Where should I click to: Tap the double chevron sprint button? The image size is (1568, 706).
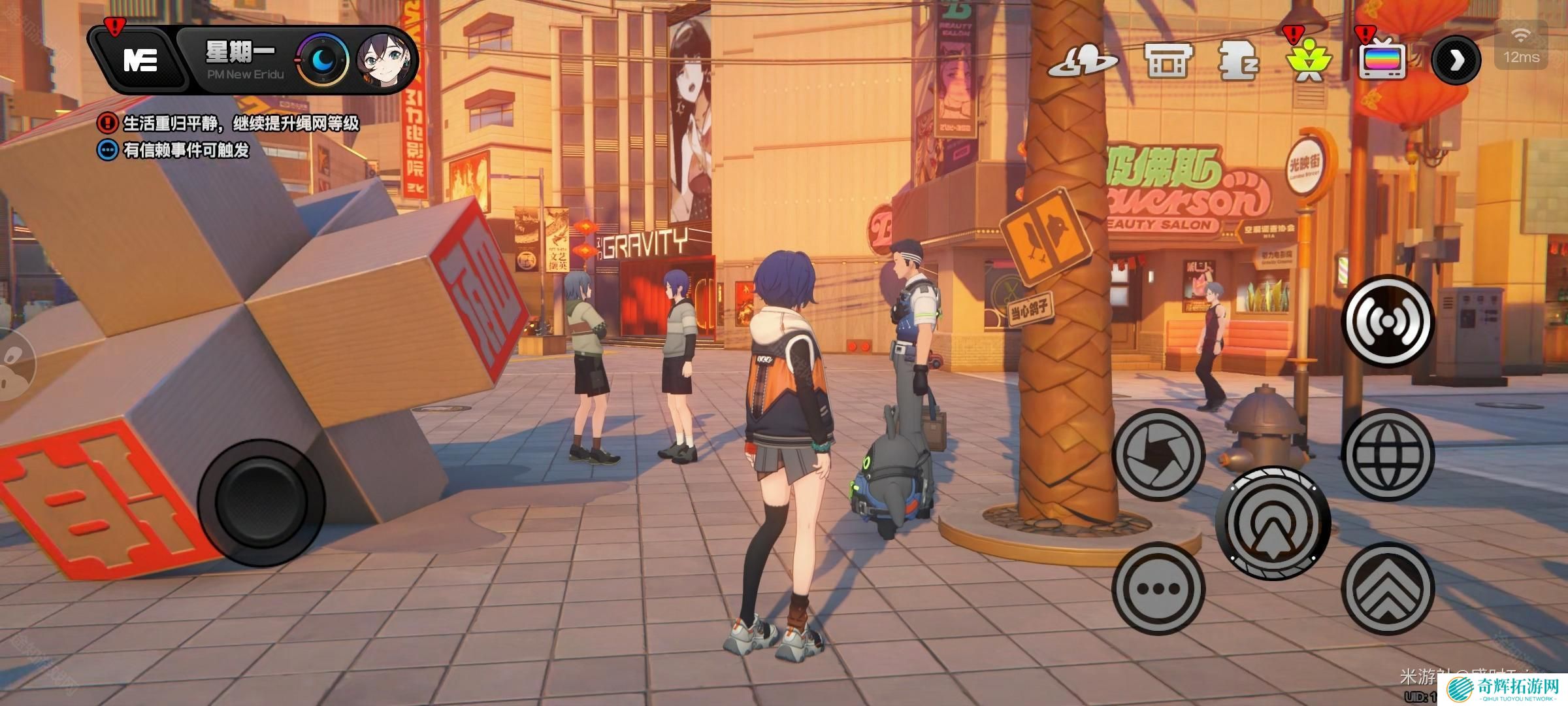1388,588
